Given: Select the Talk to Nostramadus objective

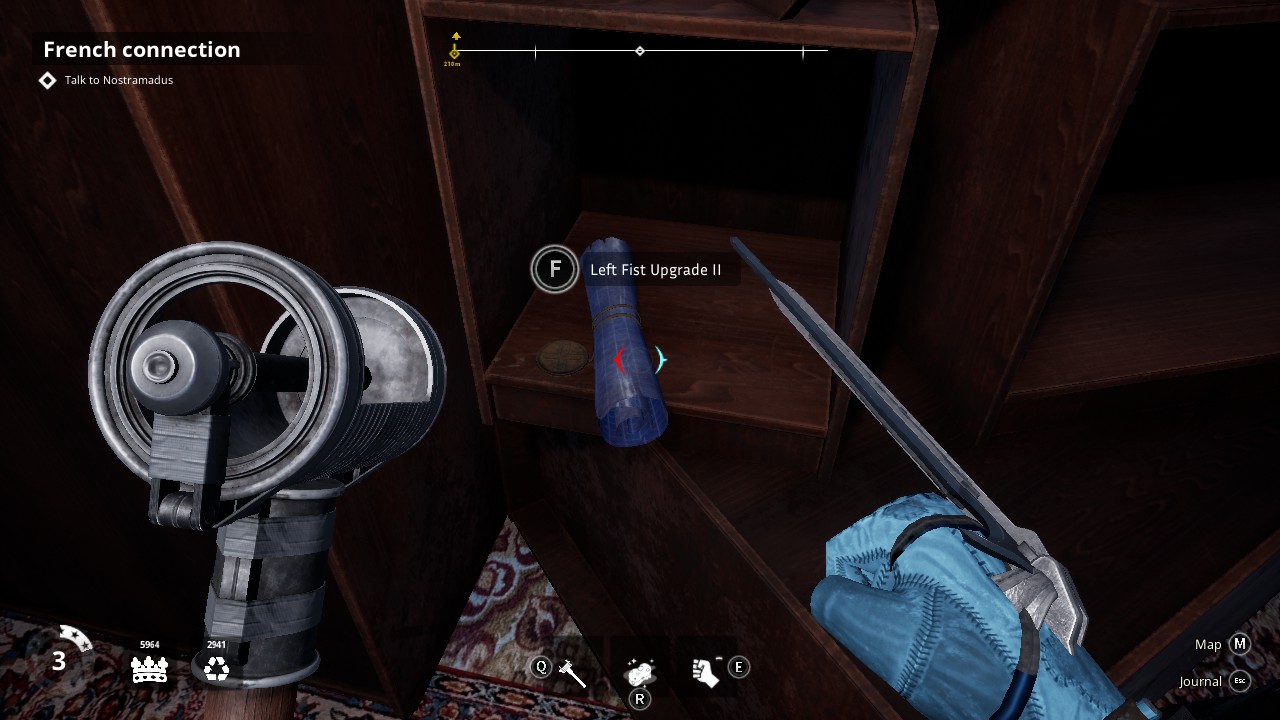Looking at the screenshot, I should coord(118,80).
